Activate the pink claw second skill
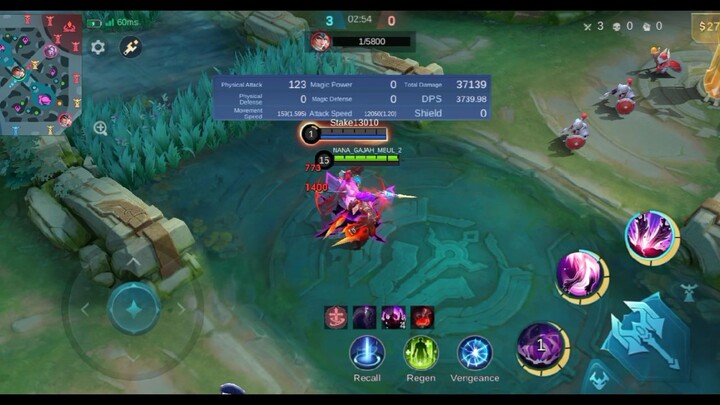This screenshot has height=405, width=720. coord(581,274)
